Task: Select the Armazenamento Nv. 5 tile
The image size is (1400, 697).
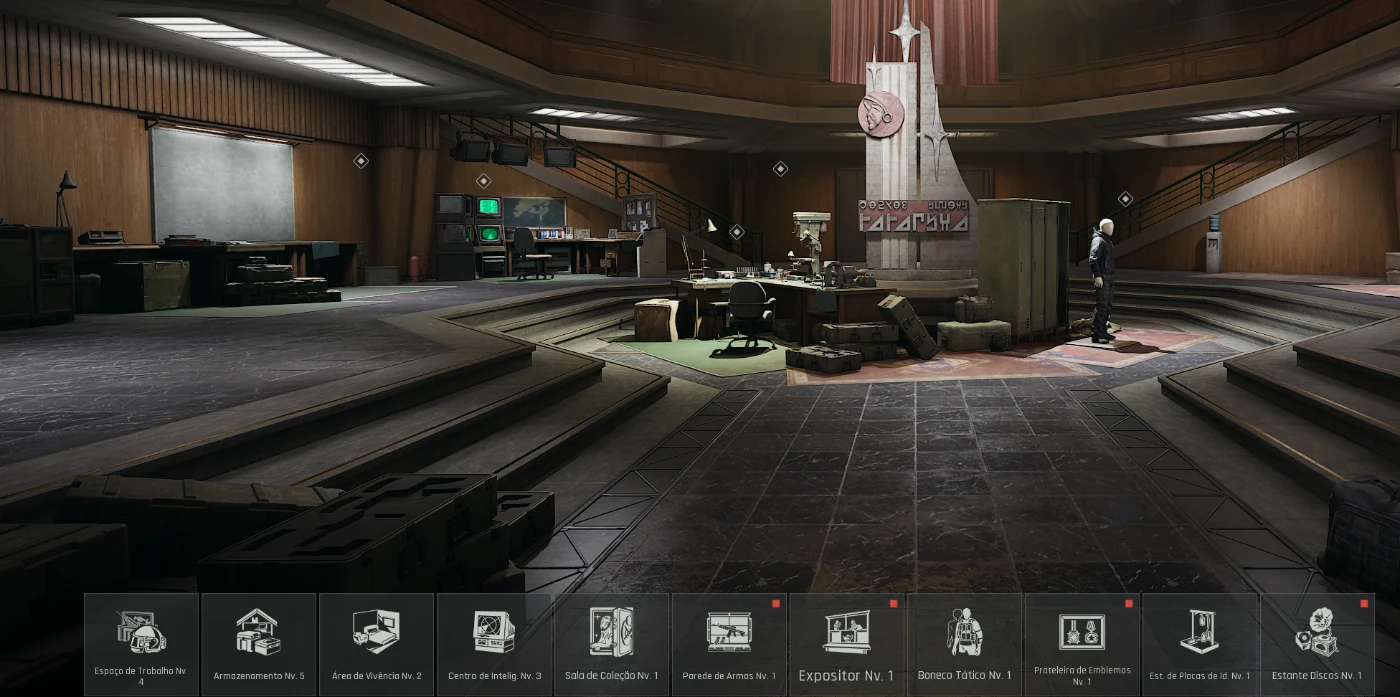Action: coord(259,643)
